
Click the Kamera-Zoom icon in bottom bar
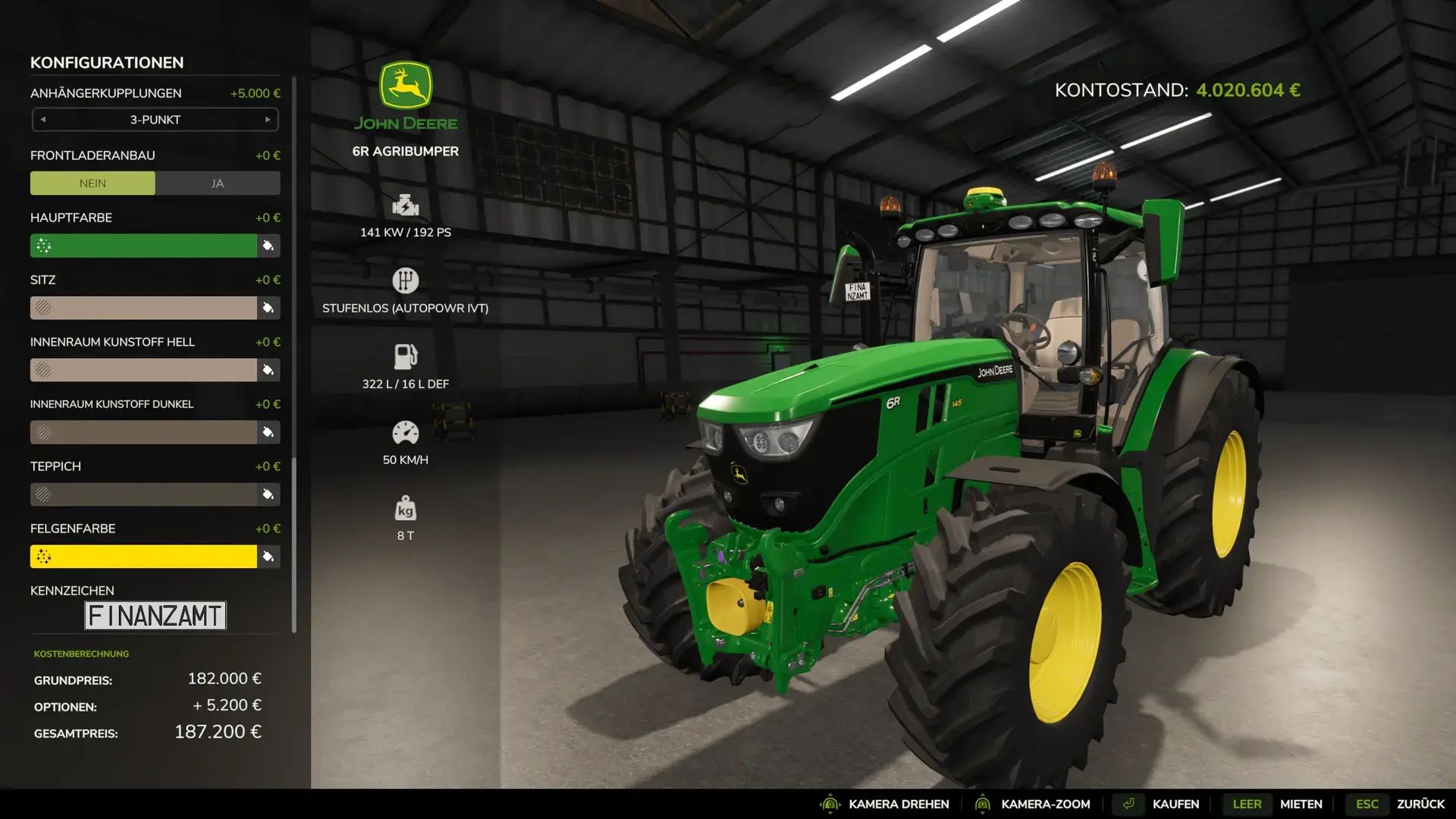point(983,803)
